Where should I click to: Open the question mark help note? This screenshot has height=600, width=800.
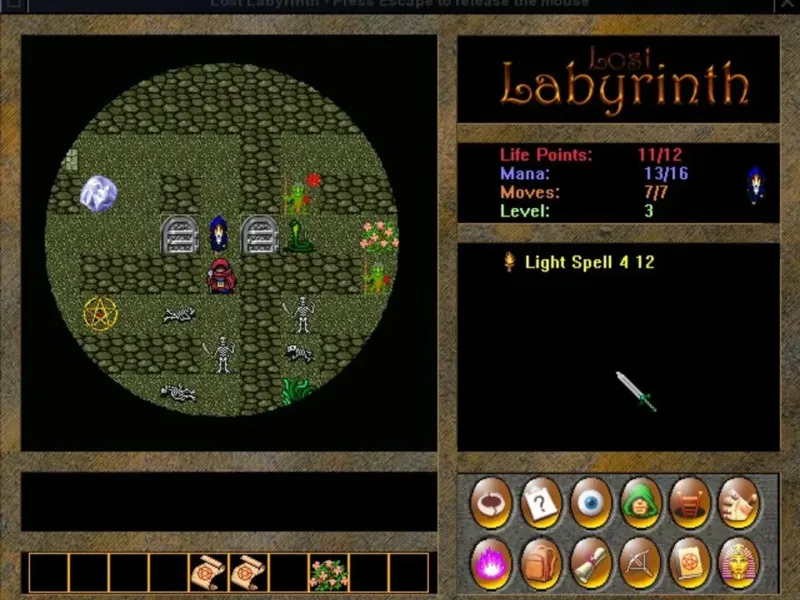coord(541,501)
